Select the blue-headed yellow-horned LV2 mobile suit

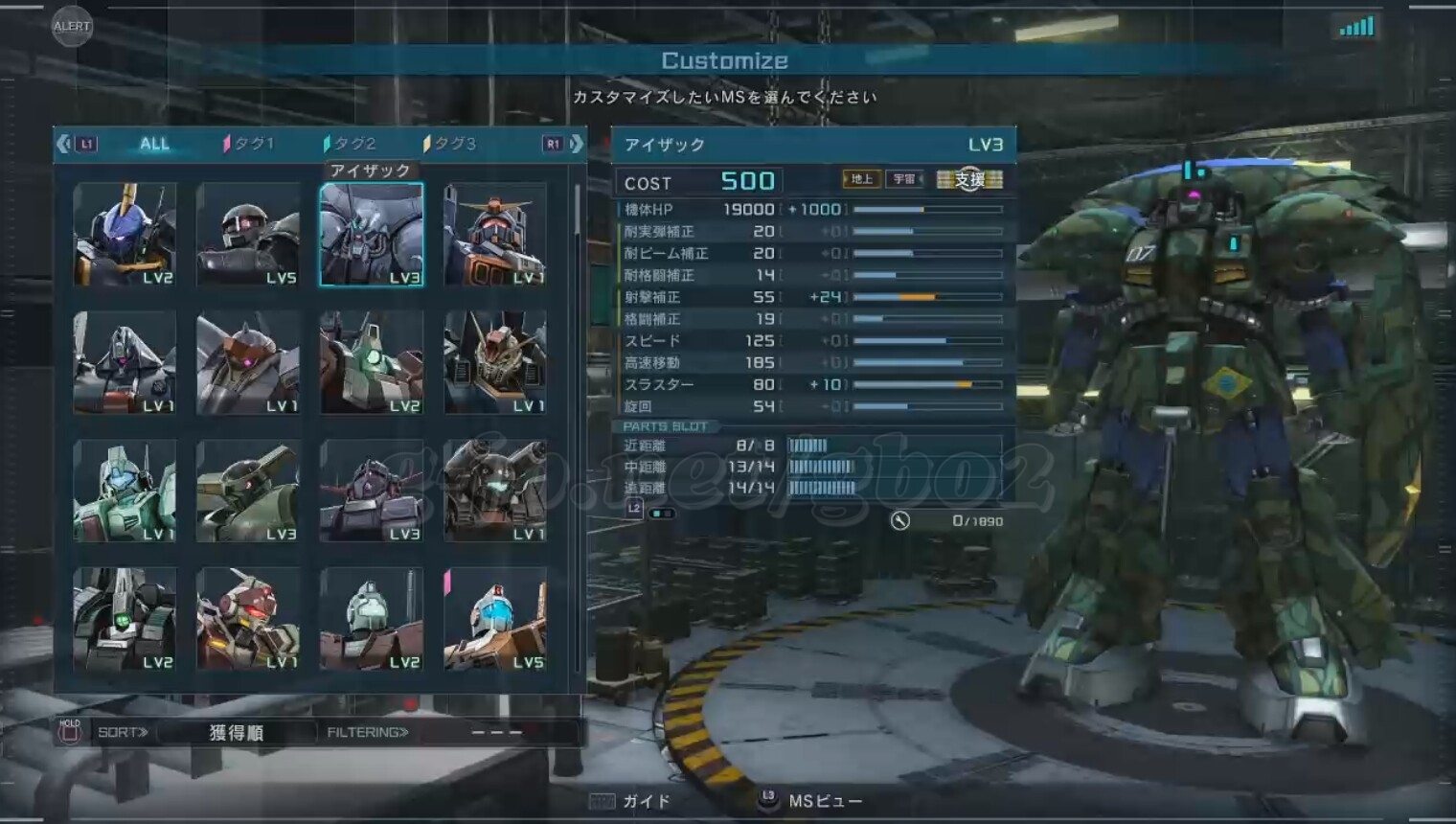(x=125, y=235)
